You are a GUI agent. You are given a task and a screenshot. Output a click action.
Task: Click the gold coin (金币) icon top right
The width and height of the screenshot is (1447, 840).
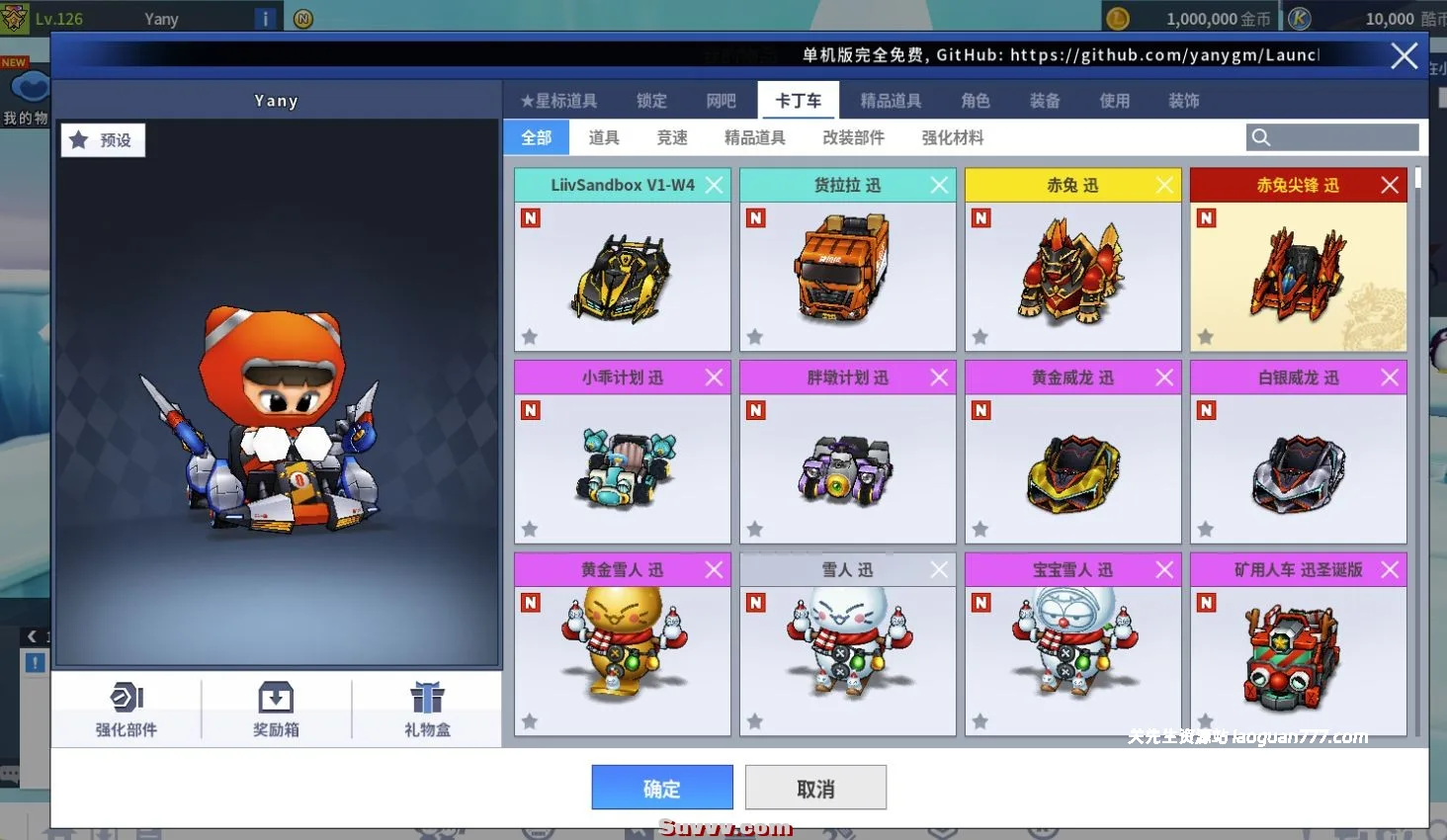tap(1118, 17)
